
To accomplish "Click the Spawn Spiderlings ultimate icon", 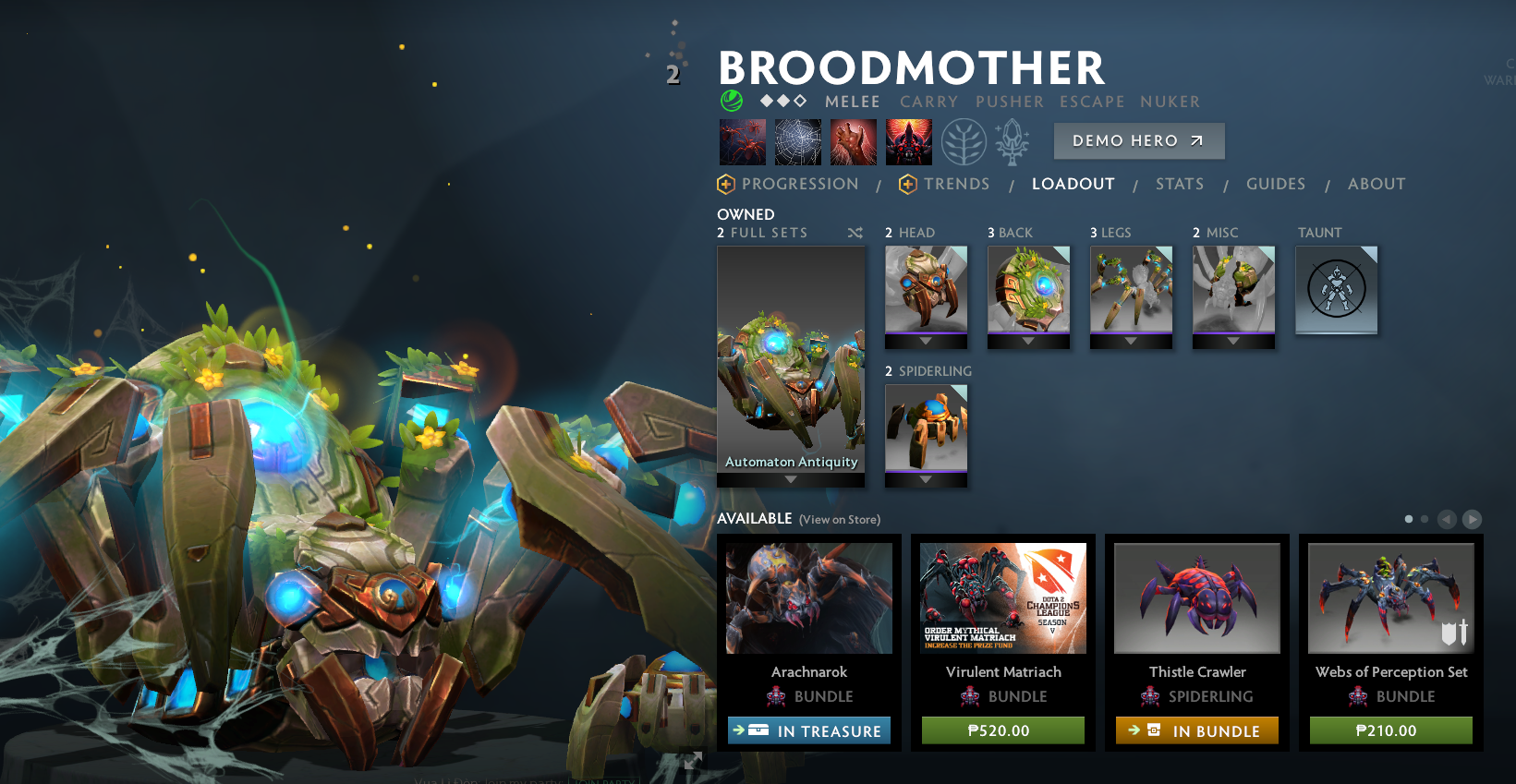I will pyautogui.click(x=909, y=141).
